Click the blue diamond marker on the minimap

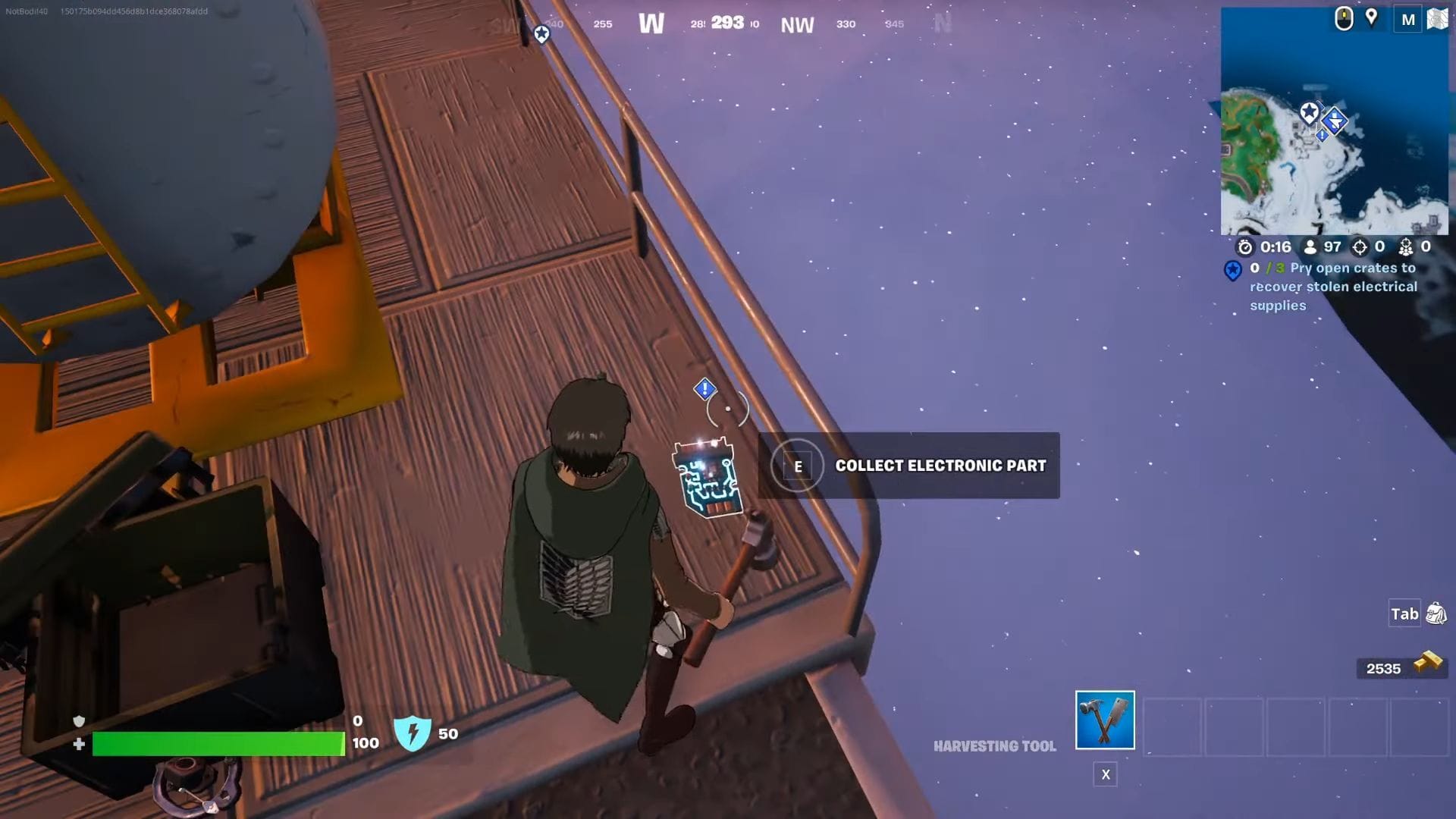(1336, 120)
